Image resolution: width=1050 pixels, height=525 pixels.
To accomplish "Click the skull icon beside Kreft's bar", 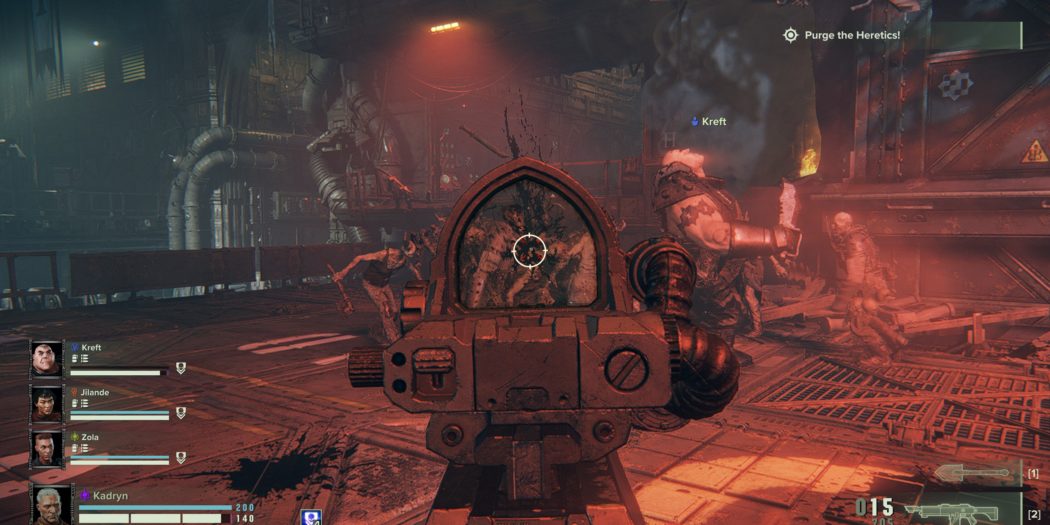I will point(181,369).
